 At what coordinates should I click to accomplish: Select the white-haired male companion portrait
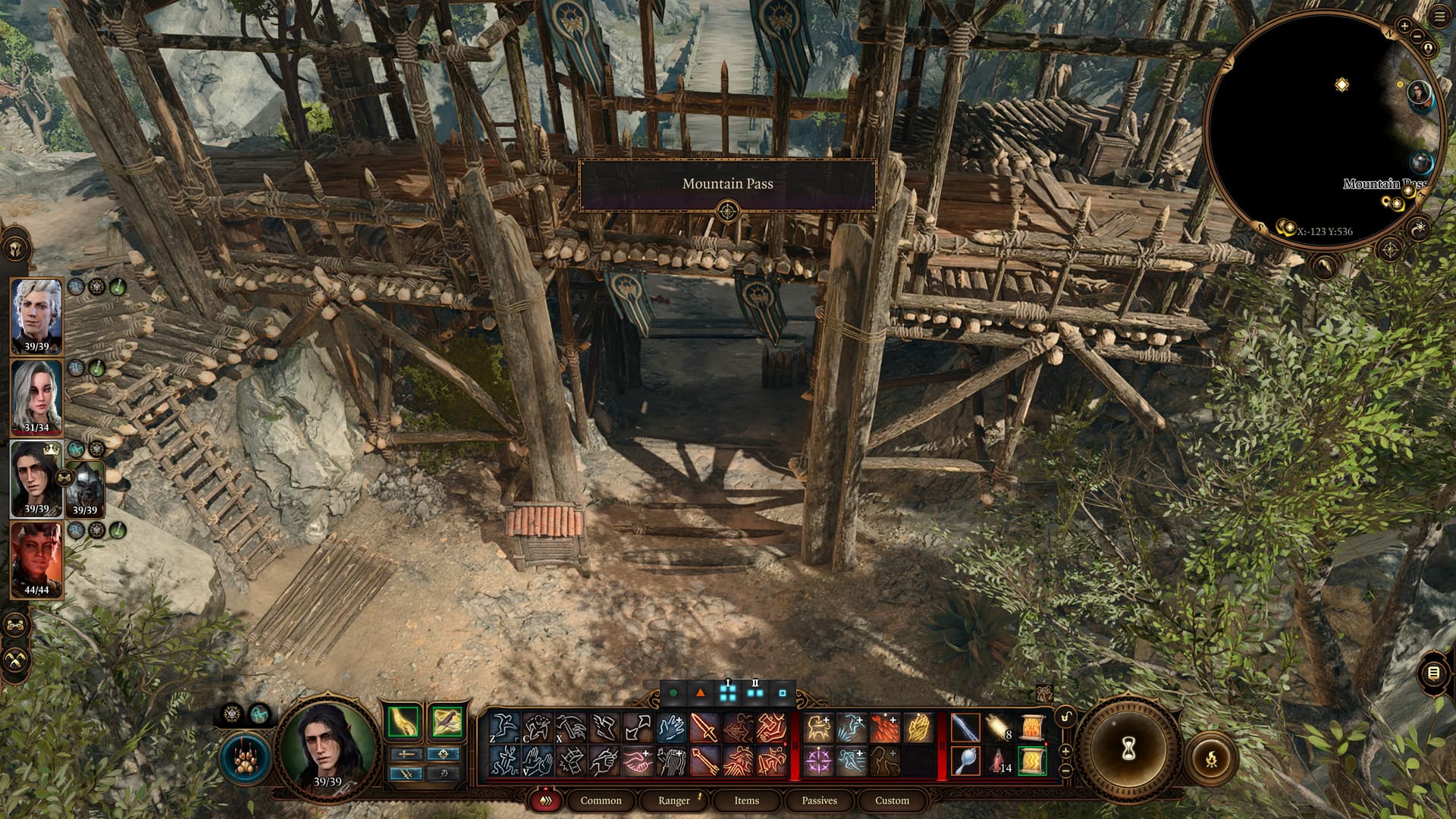36,315
